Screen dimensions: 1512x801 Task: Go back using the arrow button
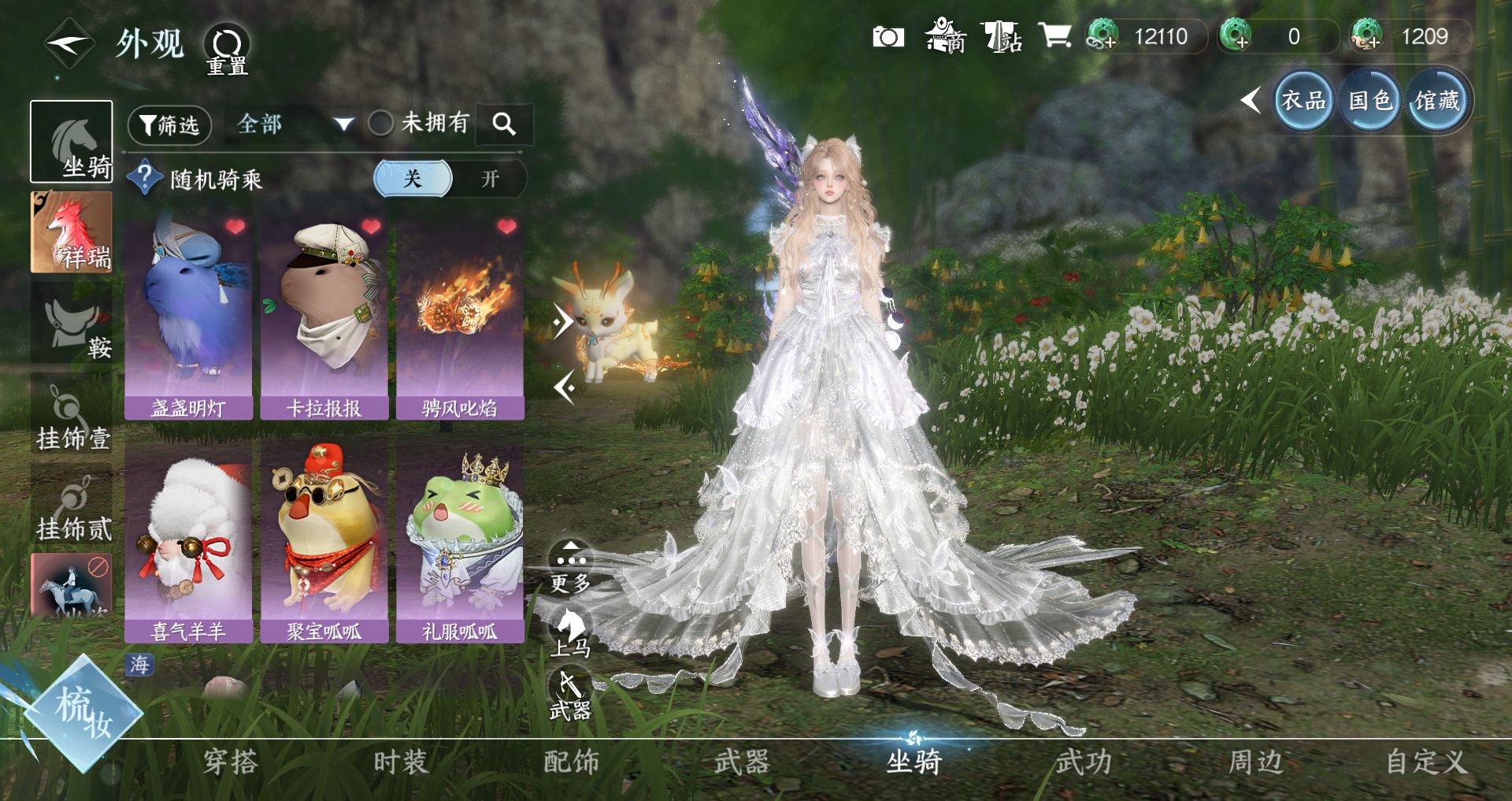click(x=69, y=43)
